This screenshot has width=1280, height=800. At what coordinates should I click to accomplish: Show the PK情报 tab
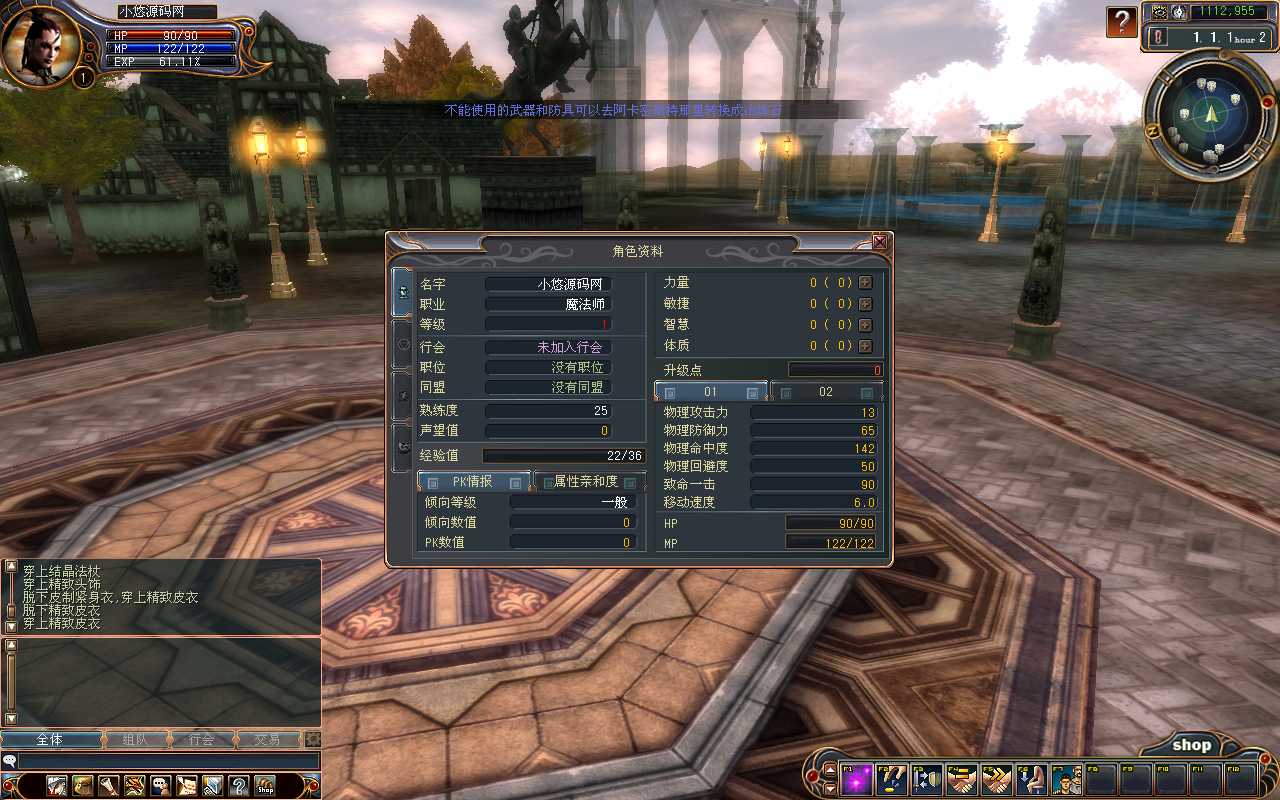473,482
